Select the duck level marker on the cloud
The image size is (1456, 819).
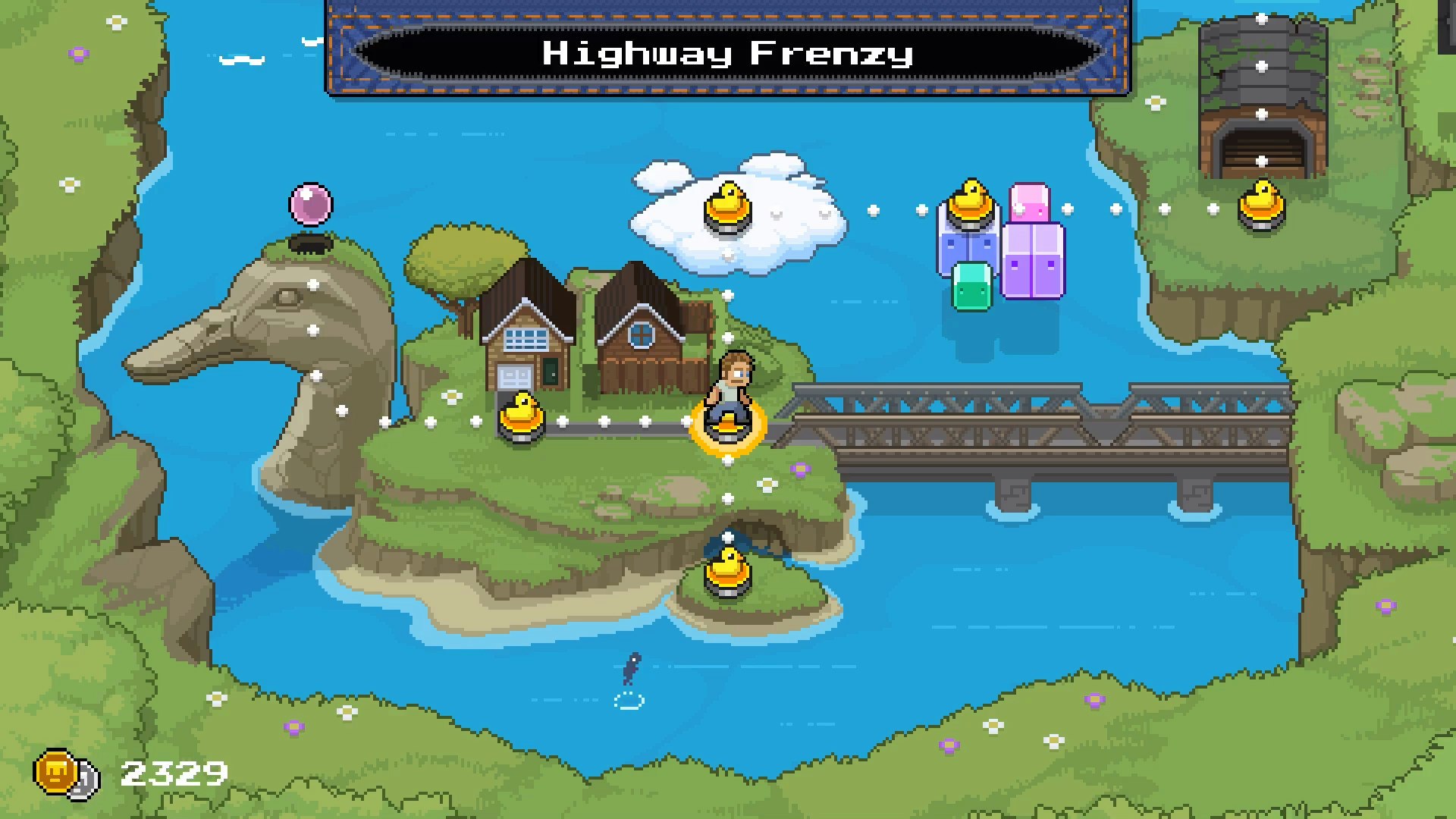click(x=727, y=205)
